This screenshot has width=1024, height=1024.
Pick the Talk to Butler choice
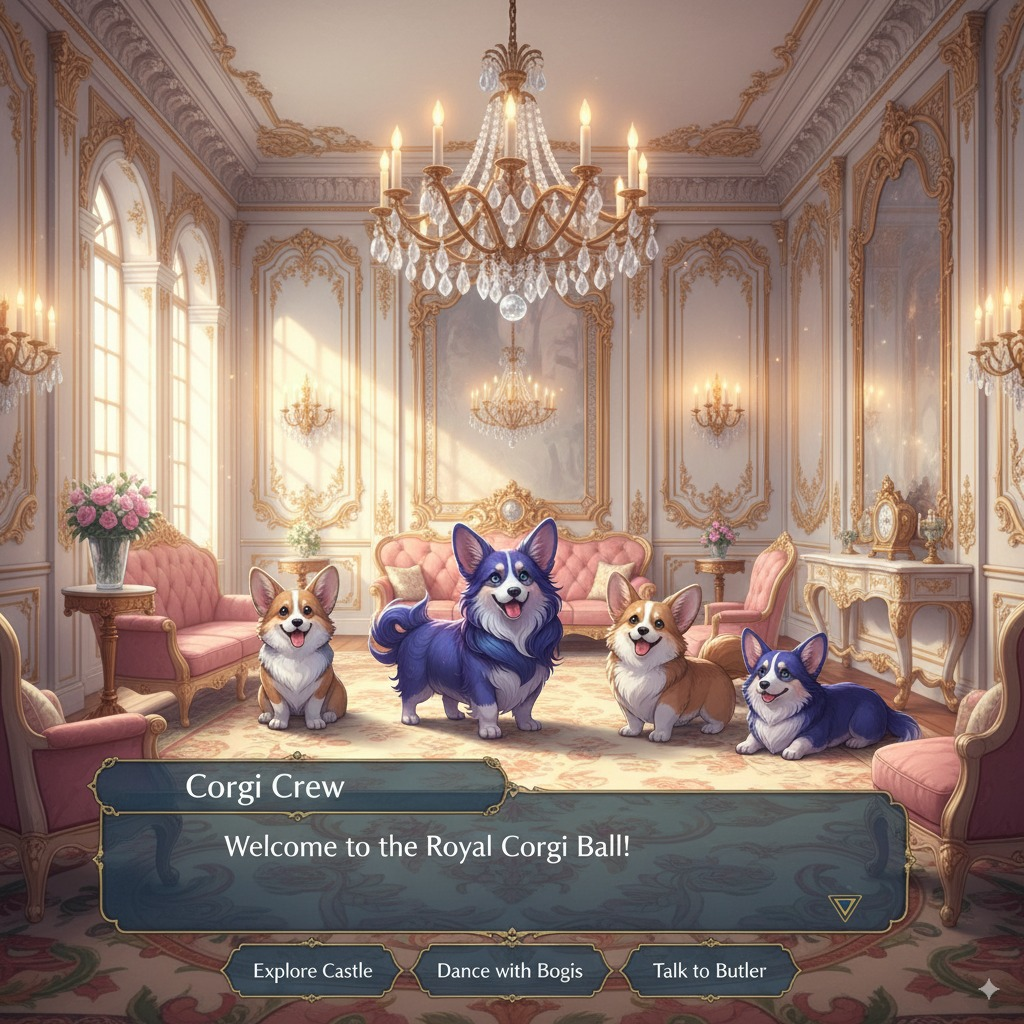709,970
